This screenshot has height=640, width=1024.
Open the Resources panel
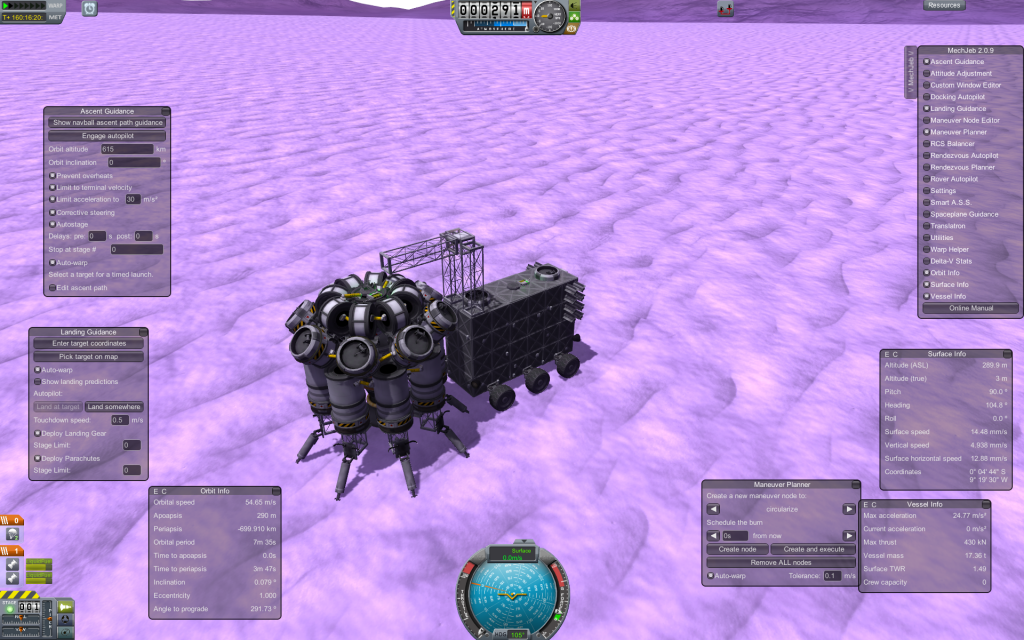pyautogui.click(x=944, y=5)
